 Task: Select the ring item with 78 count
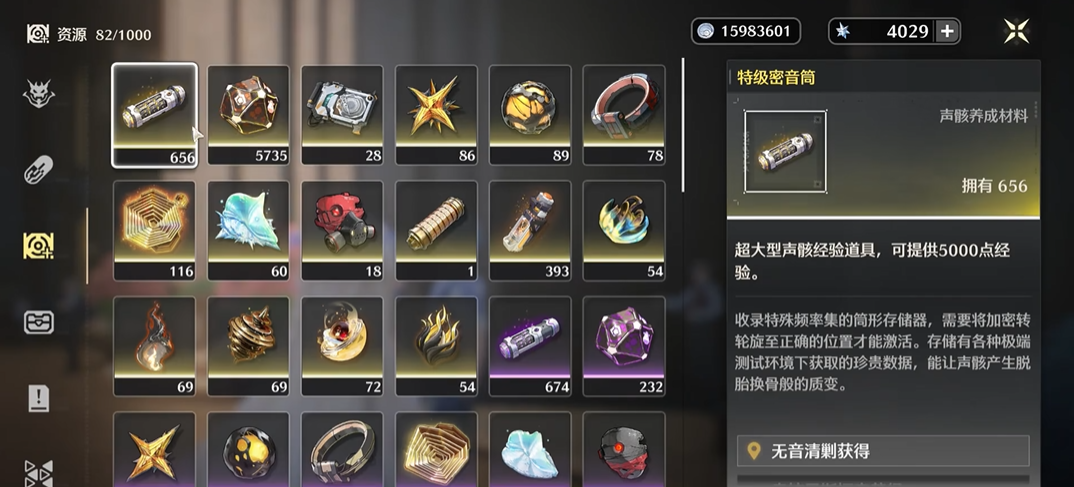[624, 114]
